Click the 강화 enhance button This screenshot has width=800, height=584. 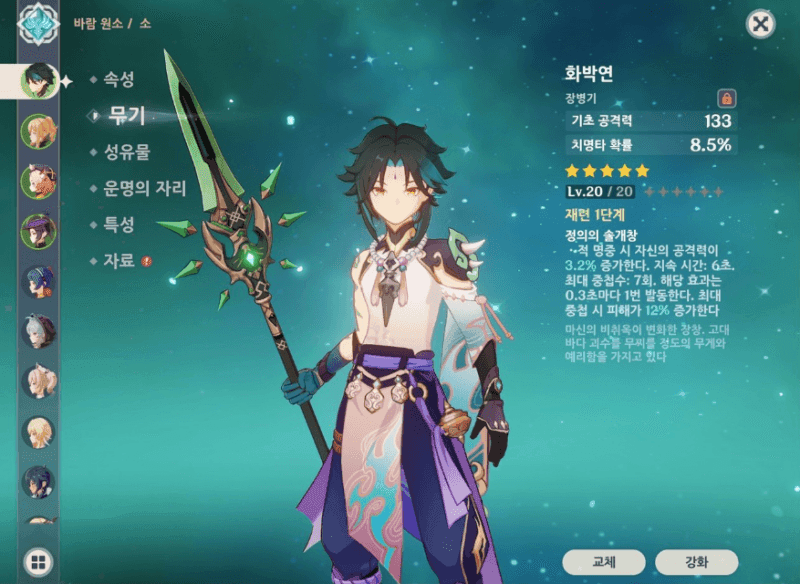tap(696, 562)
